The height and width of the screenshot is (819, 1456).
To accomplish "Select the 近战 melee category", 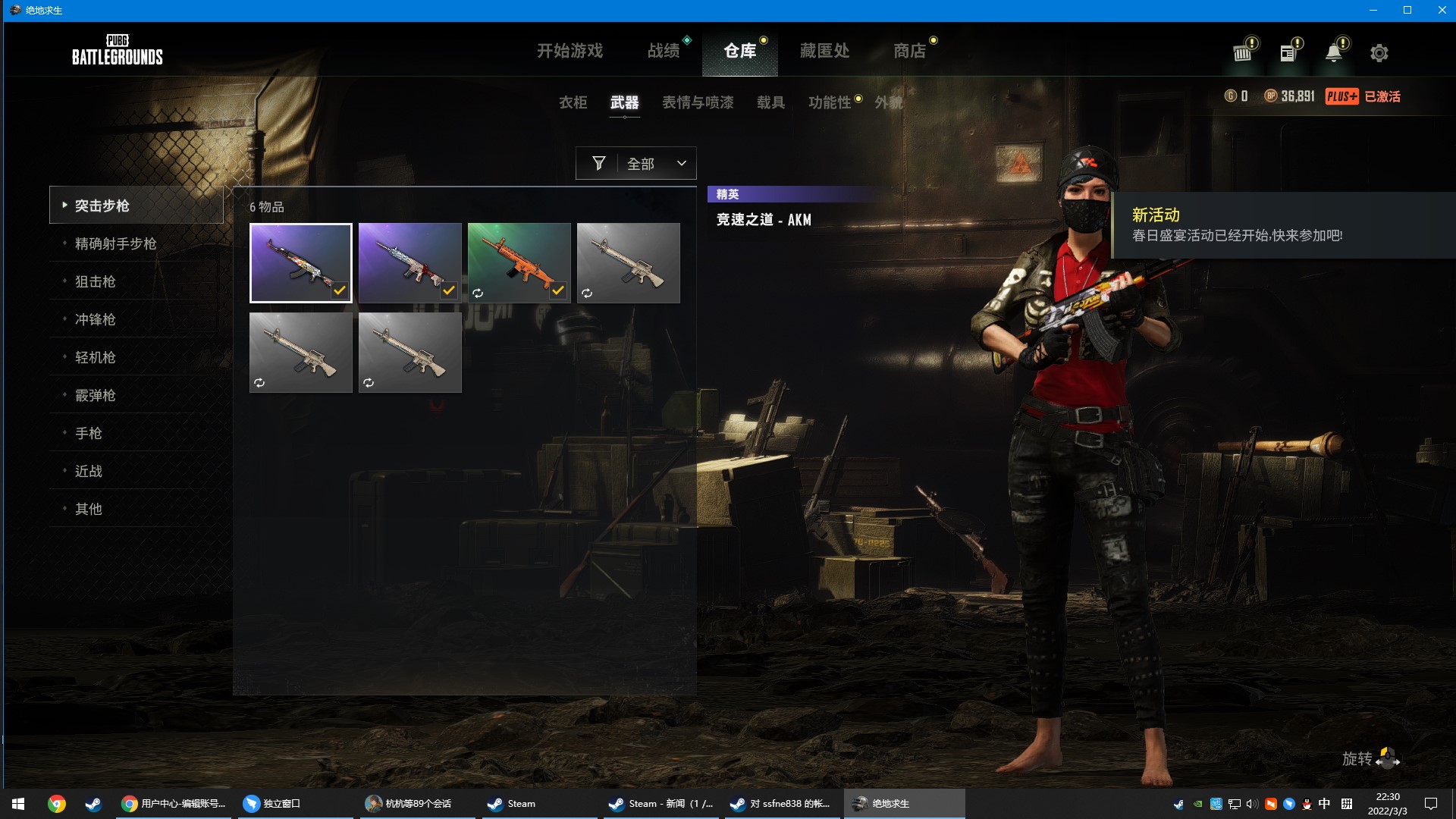I will [x=88, y=471].
